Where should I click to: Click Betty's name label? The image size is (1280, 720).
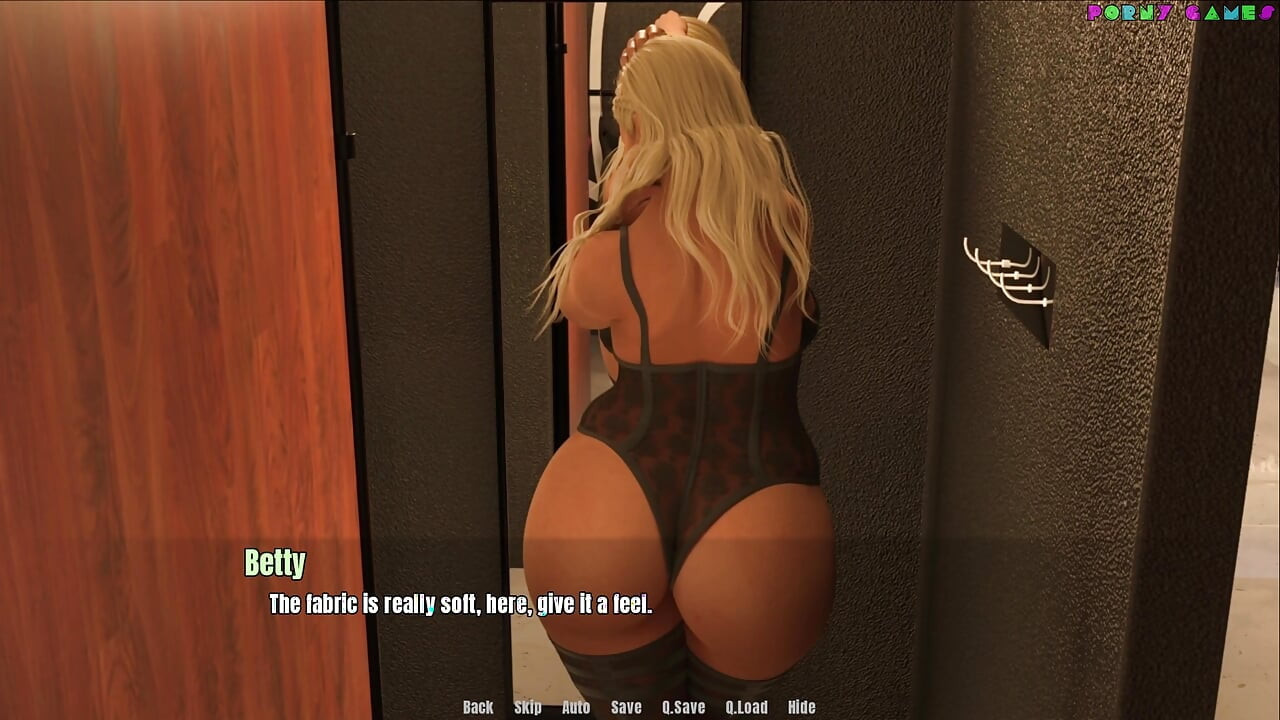277,563
